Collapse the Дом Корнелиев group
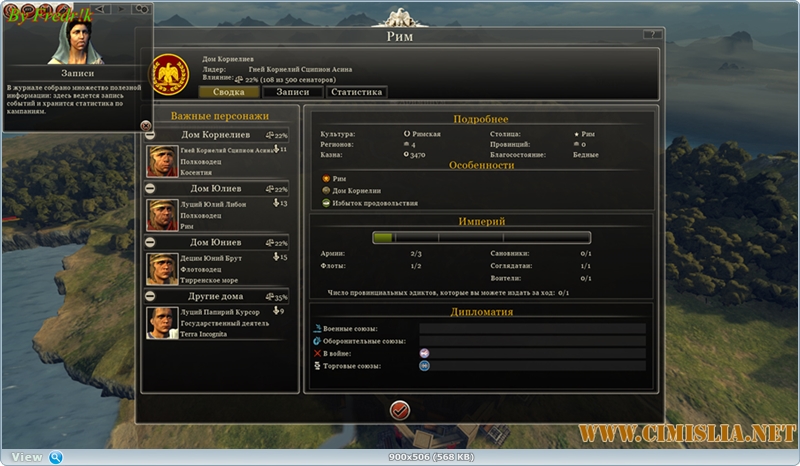 [150, 134]
